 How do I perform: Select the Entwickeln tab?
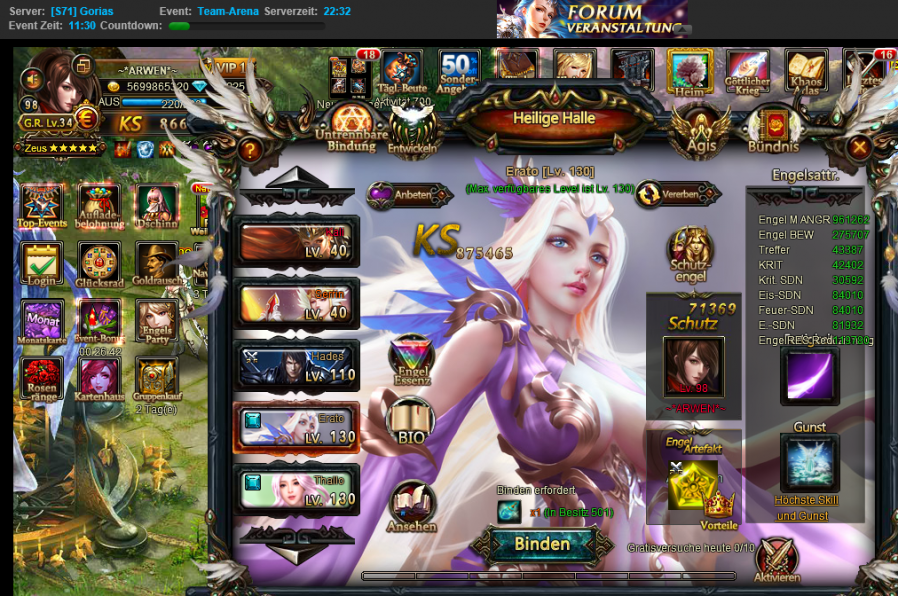(x=412, y=130)
